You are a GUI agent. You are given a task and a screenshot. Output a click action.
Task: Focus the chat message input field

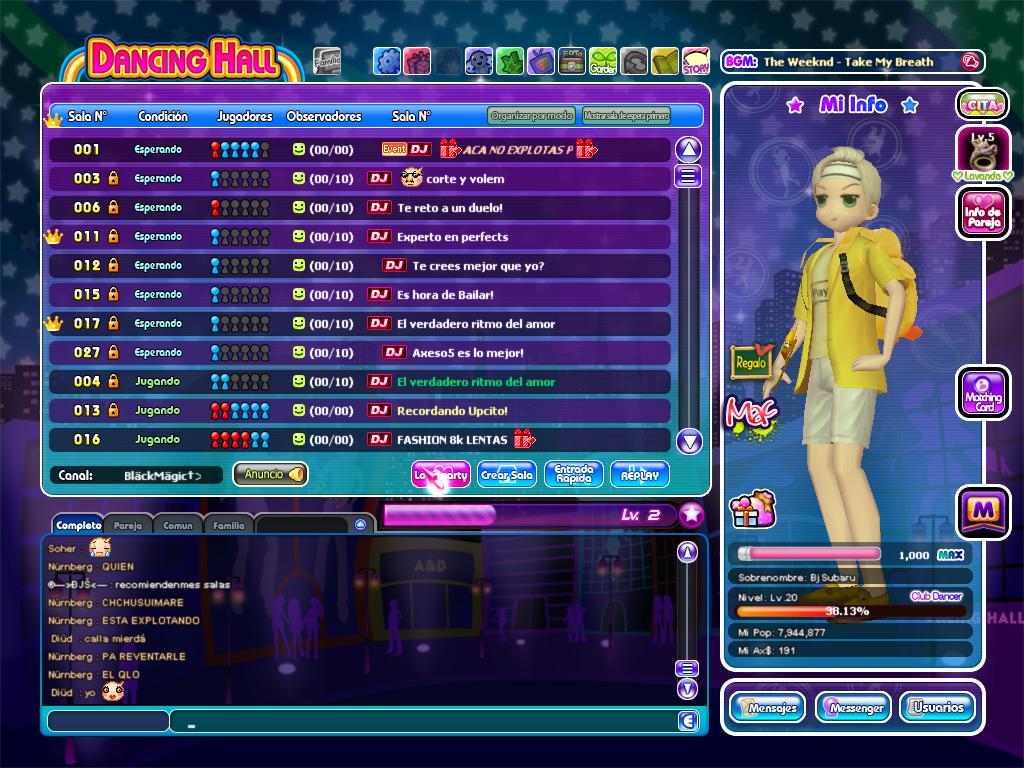[x=425, y=721]
